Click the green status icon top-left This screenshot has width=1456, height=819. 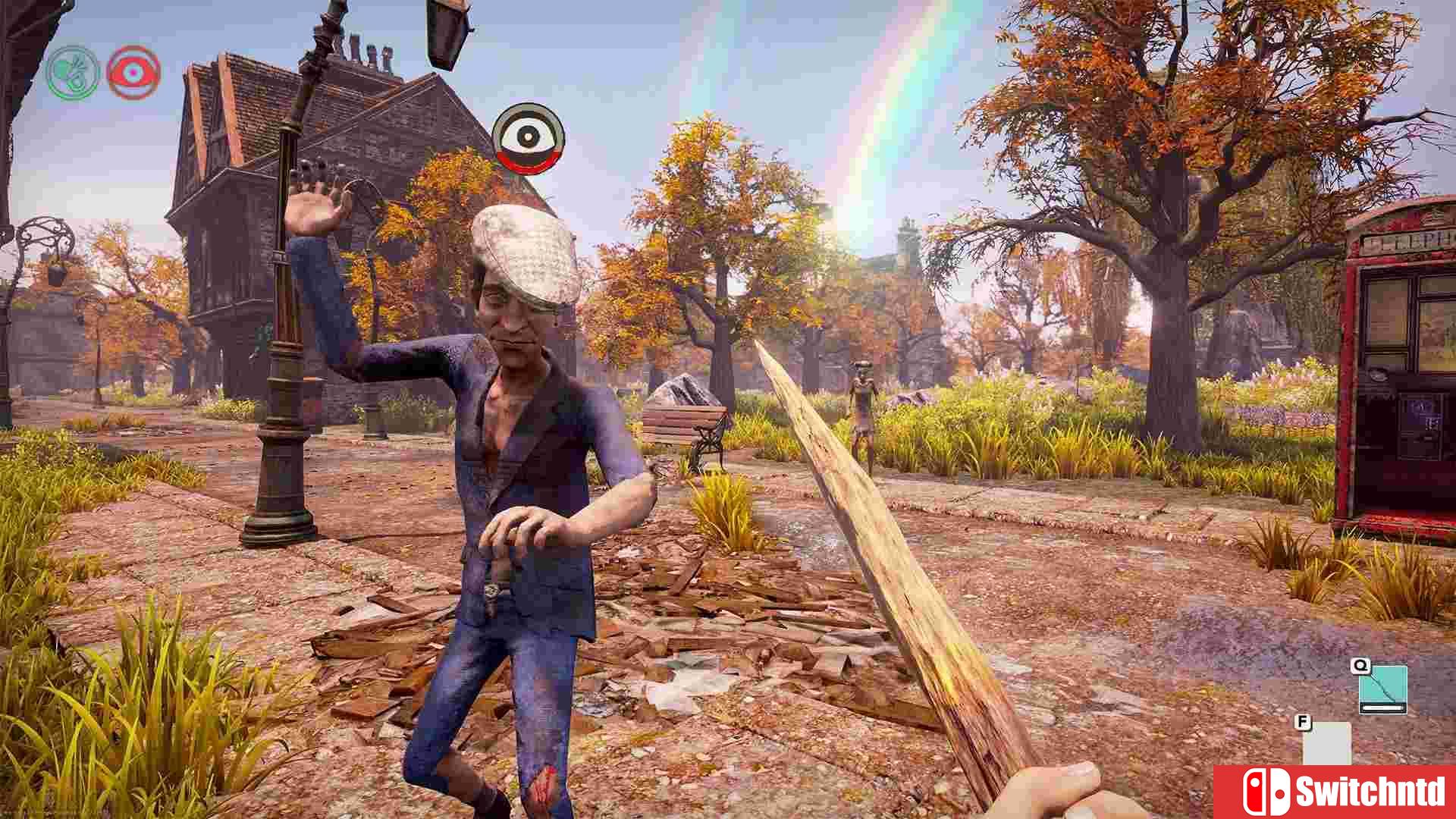(72, 72)
